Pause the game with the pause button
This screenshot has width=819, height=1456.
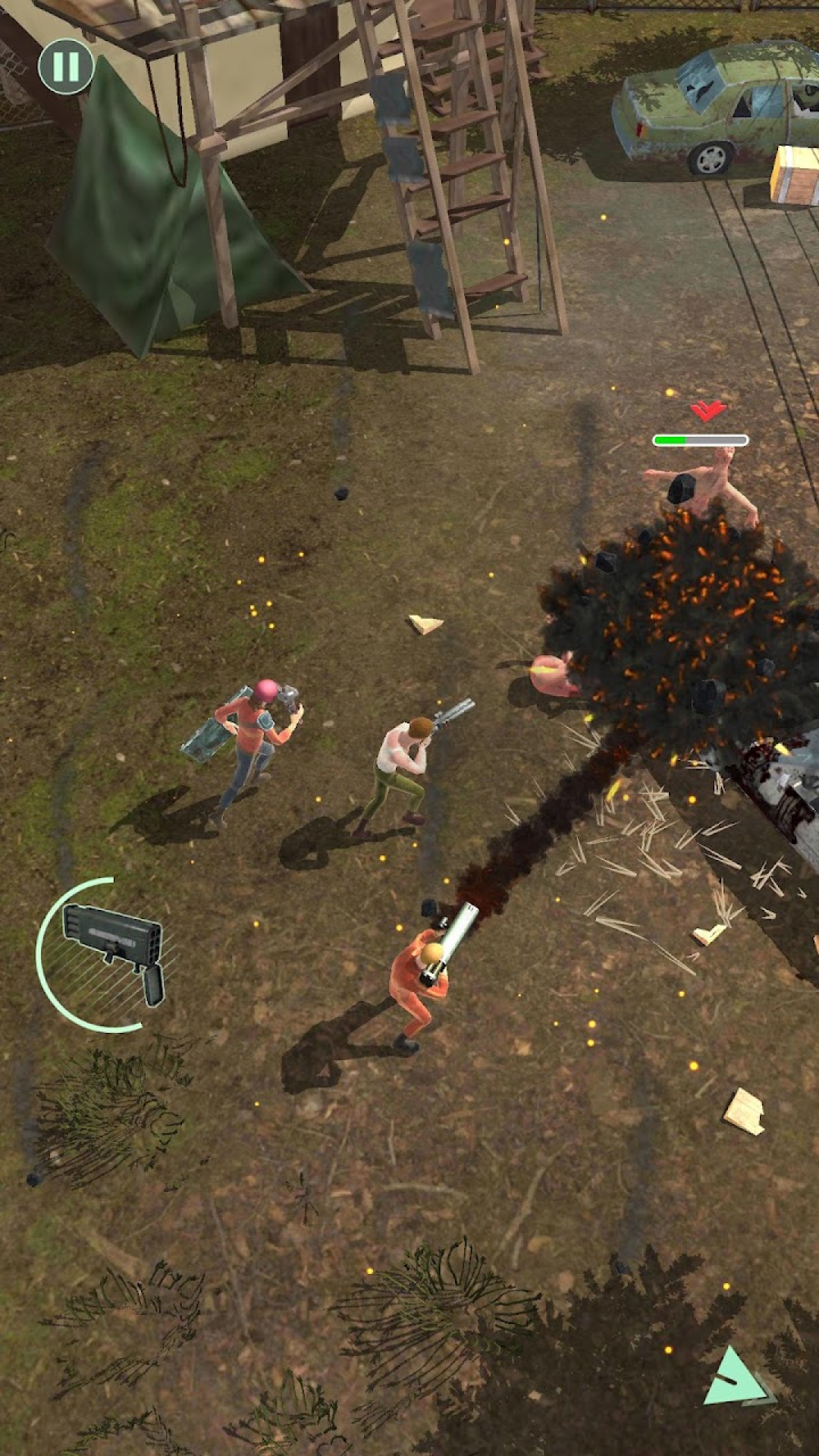click(66, 67)
